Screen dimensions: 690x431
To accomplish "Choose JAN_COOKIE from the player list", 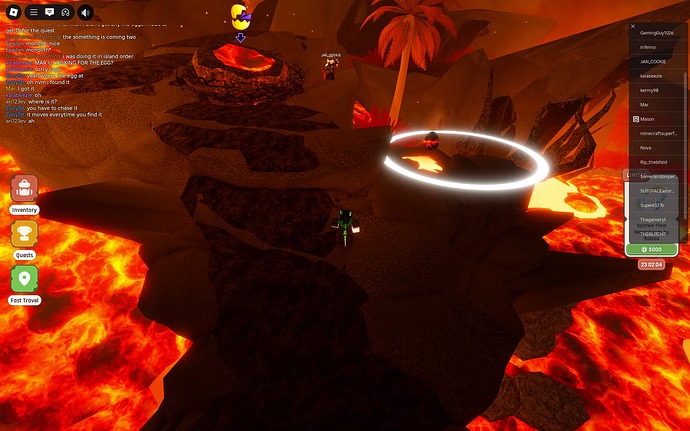I will (x=654, y=61).
